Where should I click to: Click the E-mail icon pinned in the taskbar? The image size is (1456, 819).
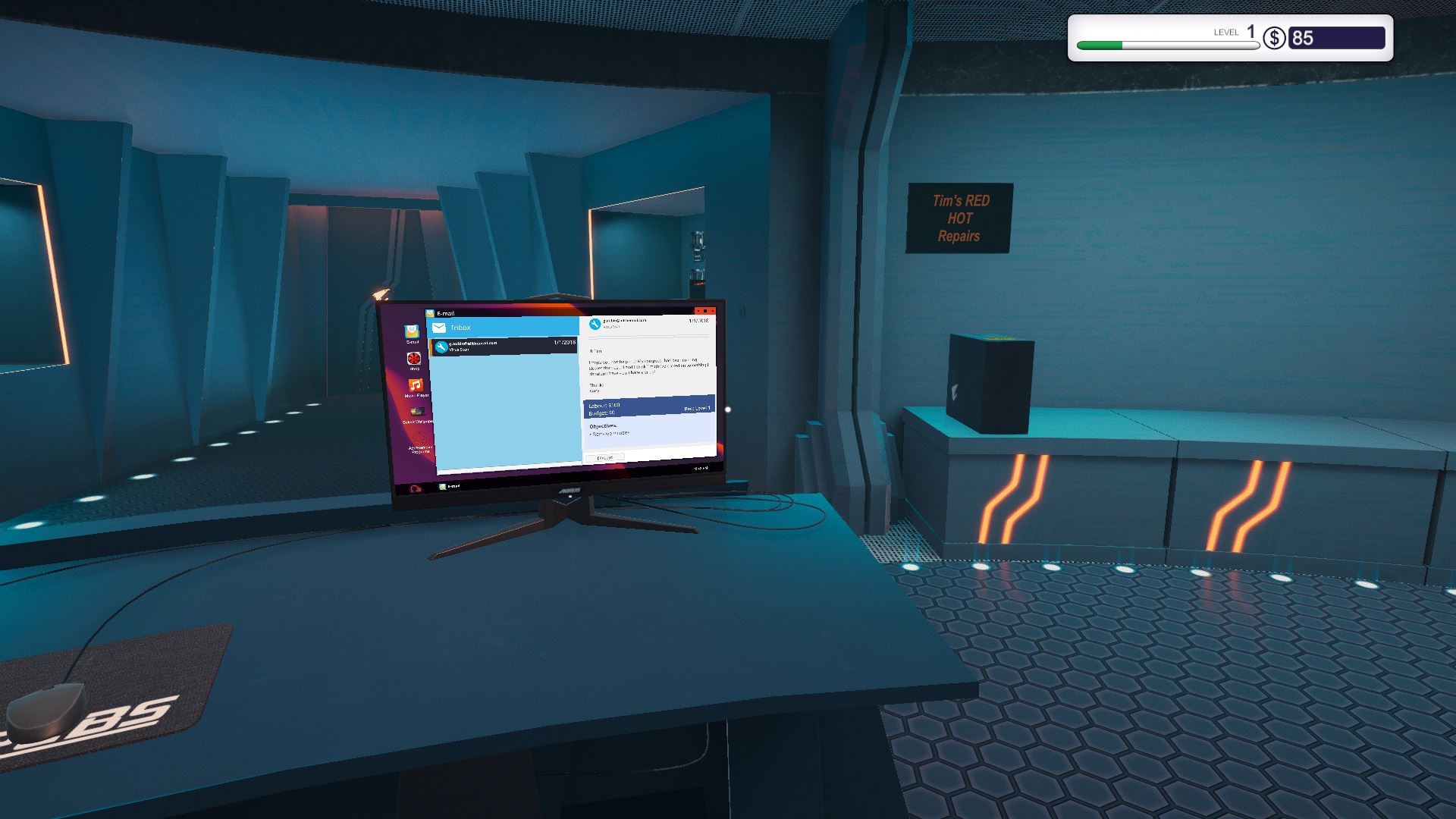(x=443, y=486)
